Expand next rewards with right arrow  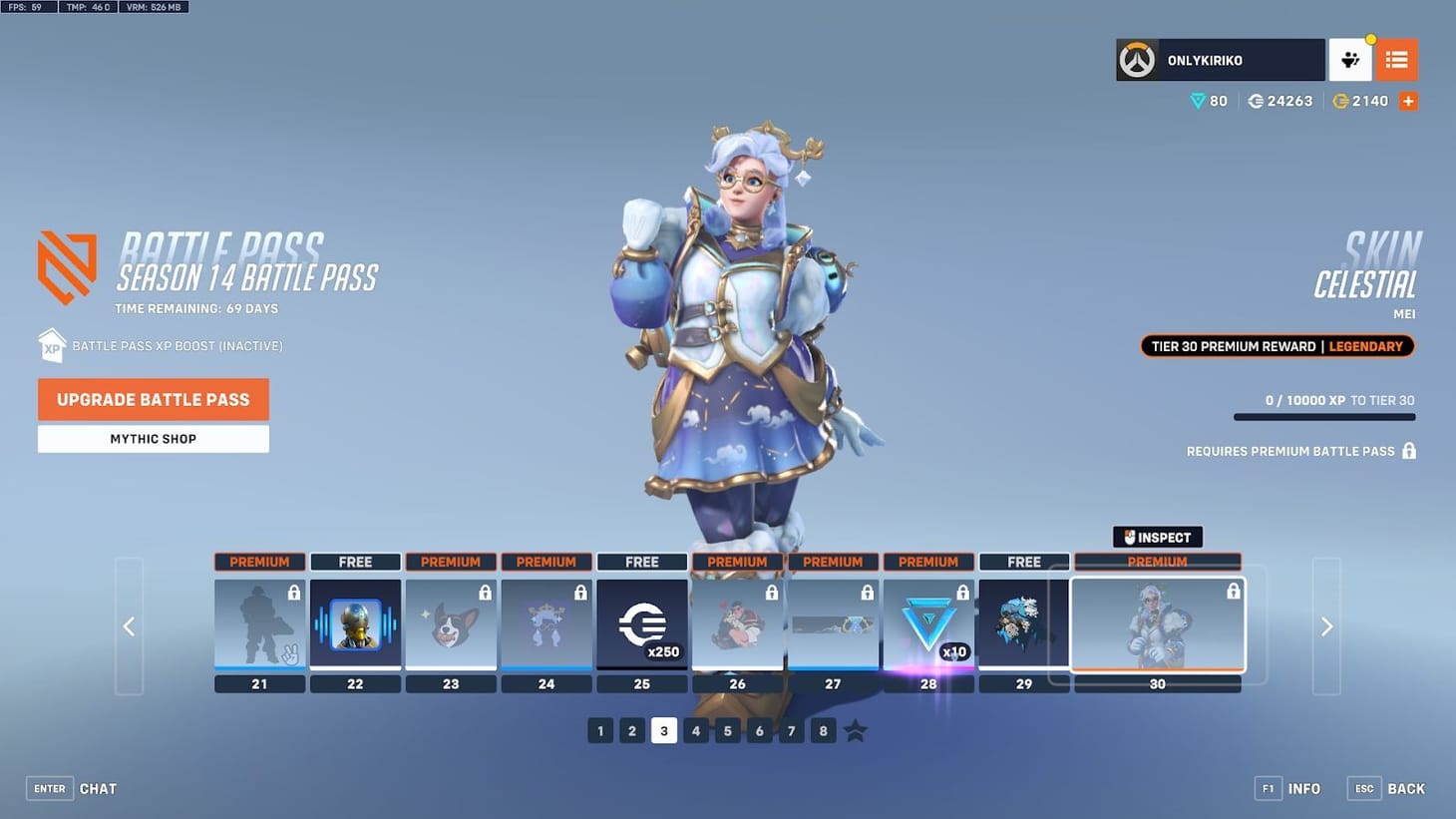click(x=1326, y=626)
